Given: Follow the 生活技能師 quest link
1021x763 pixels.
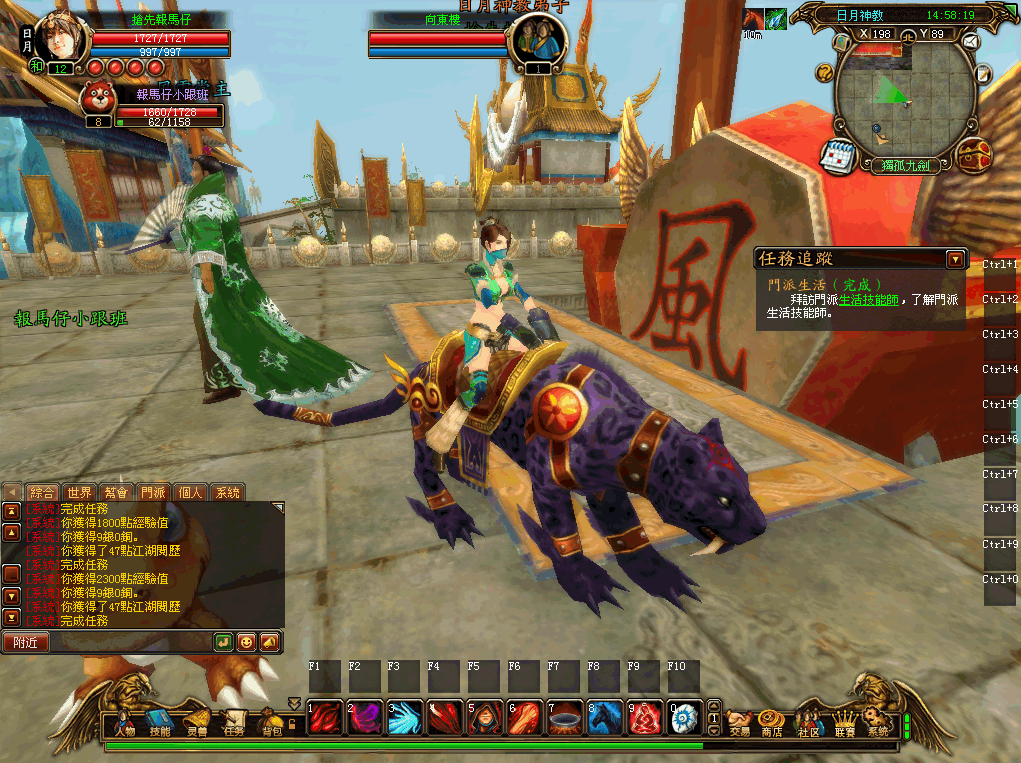Looking at the screenshot, I should point(870,299).
